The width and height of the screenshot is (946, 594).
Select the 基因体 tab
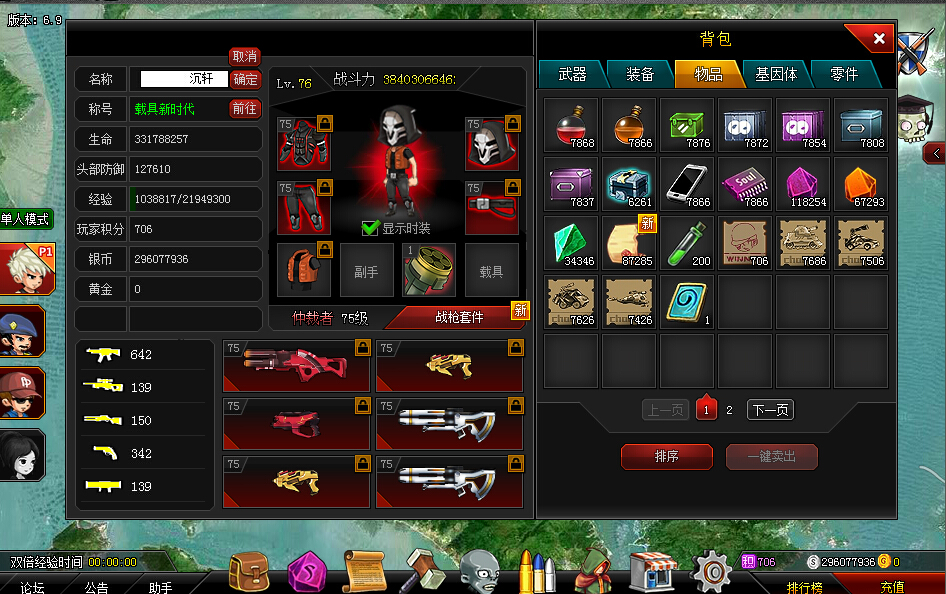pyautogui.click(x=776, y=74)
